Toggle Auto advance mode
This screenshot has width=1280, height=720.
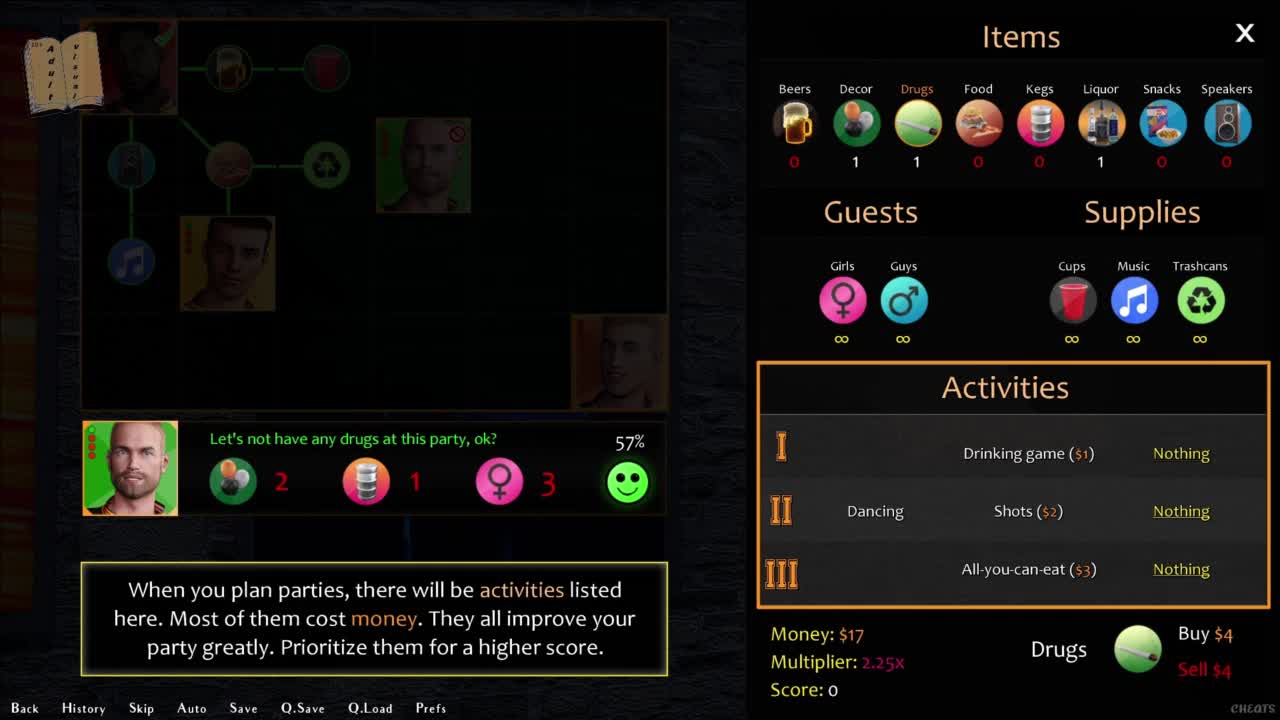click(192, 708)
